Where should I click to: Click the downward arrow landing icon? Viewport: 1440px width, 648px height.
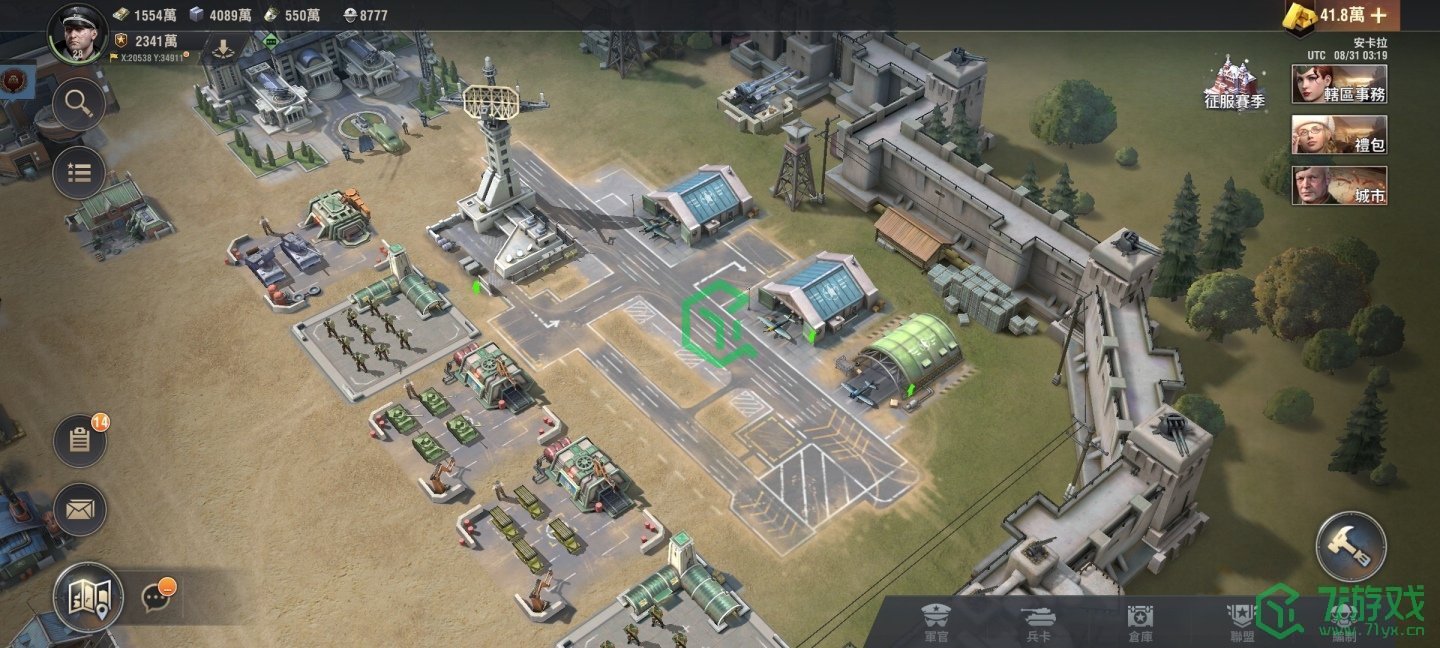[222, 46]
